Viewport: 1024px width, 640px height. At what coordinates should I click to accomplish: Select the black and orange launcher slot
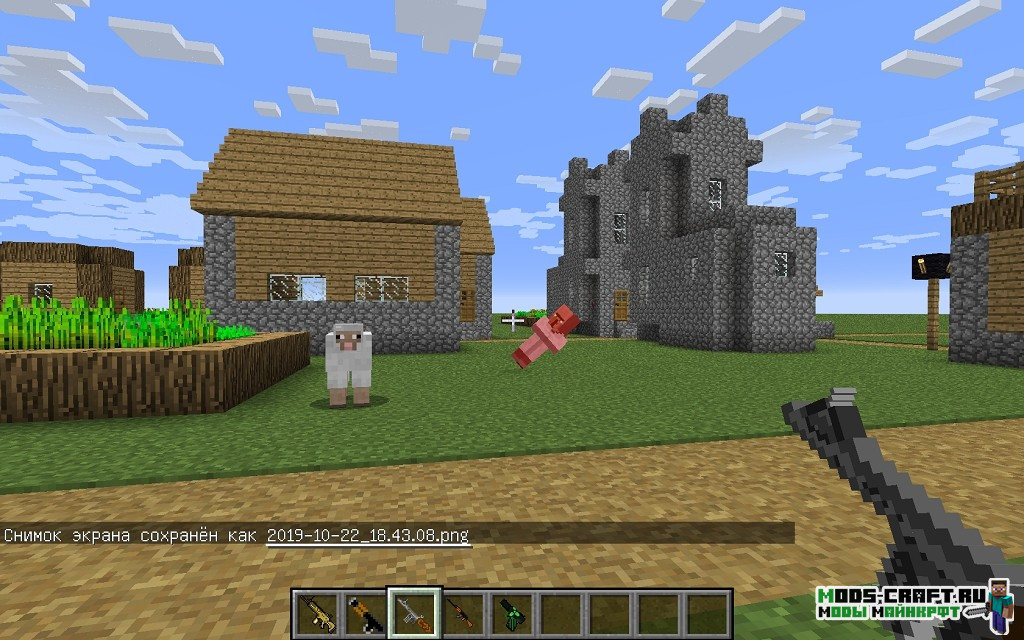pyautogui.click(x=361, y=611)
